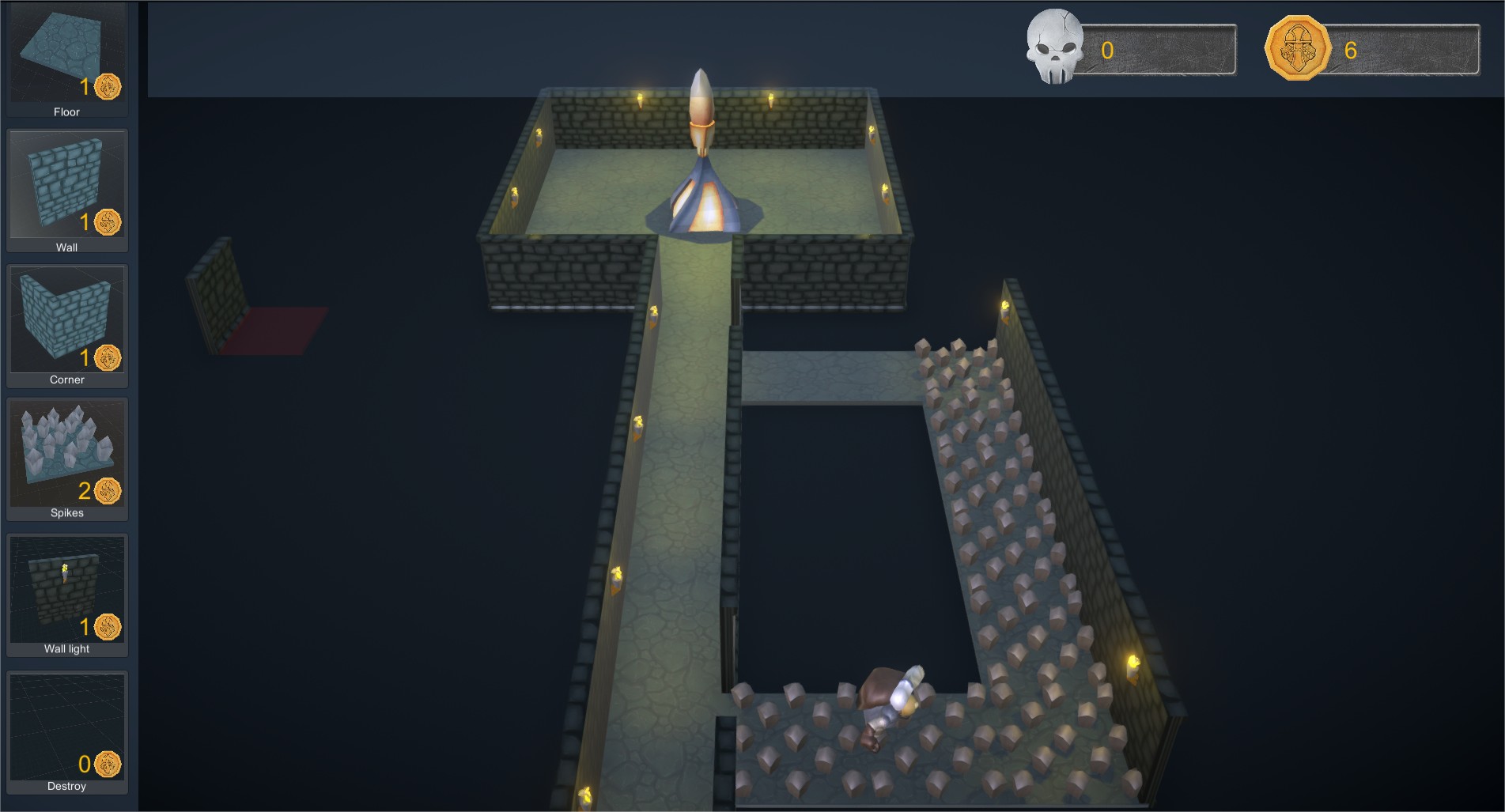Choose the Wall piece from the build palette
1505x812 pixels.
click(x=66, y=190)
